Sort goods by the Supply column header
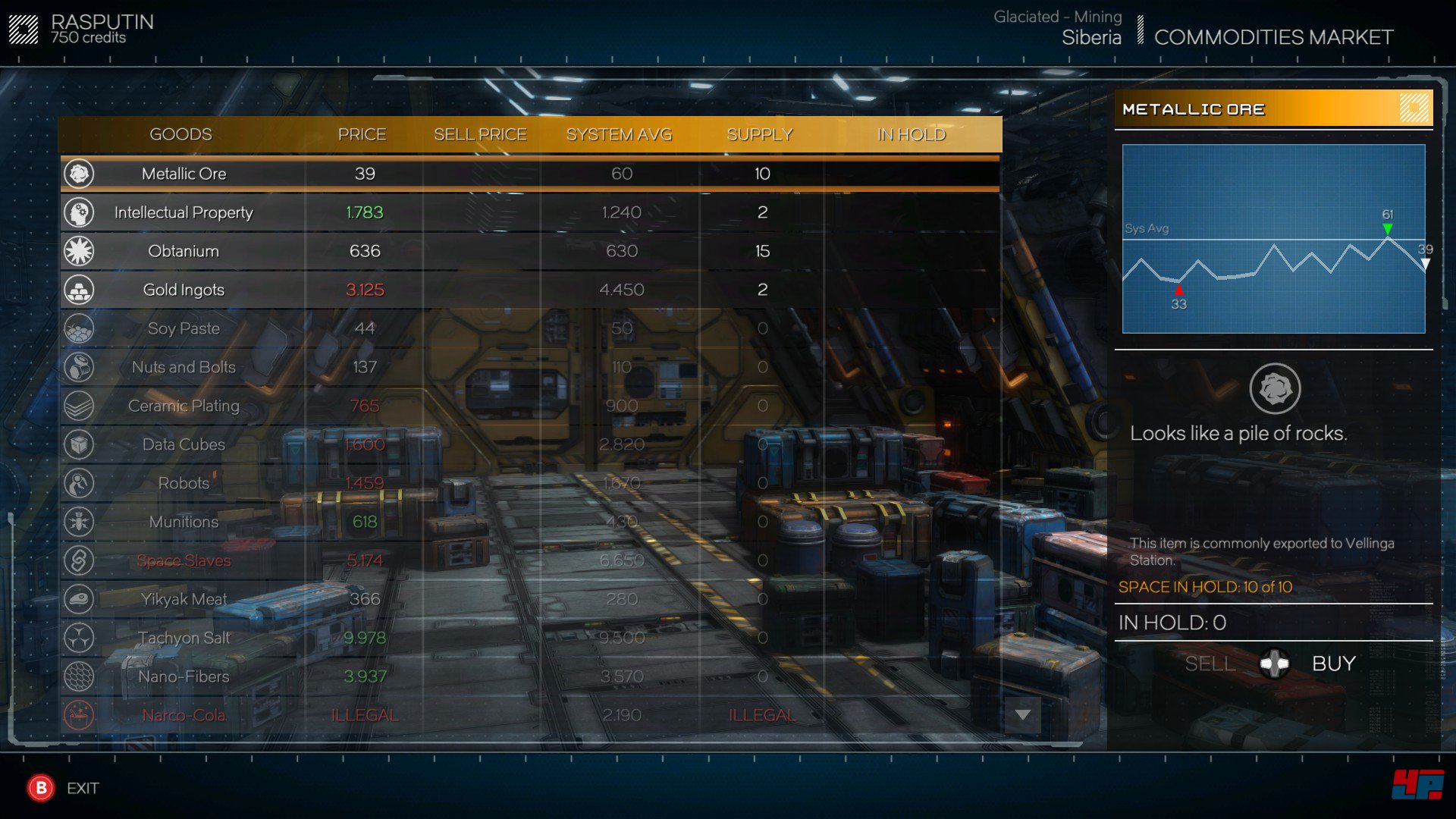The height and width of the screenshot is (819, 1456). click(759, 134)
